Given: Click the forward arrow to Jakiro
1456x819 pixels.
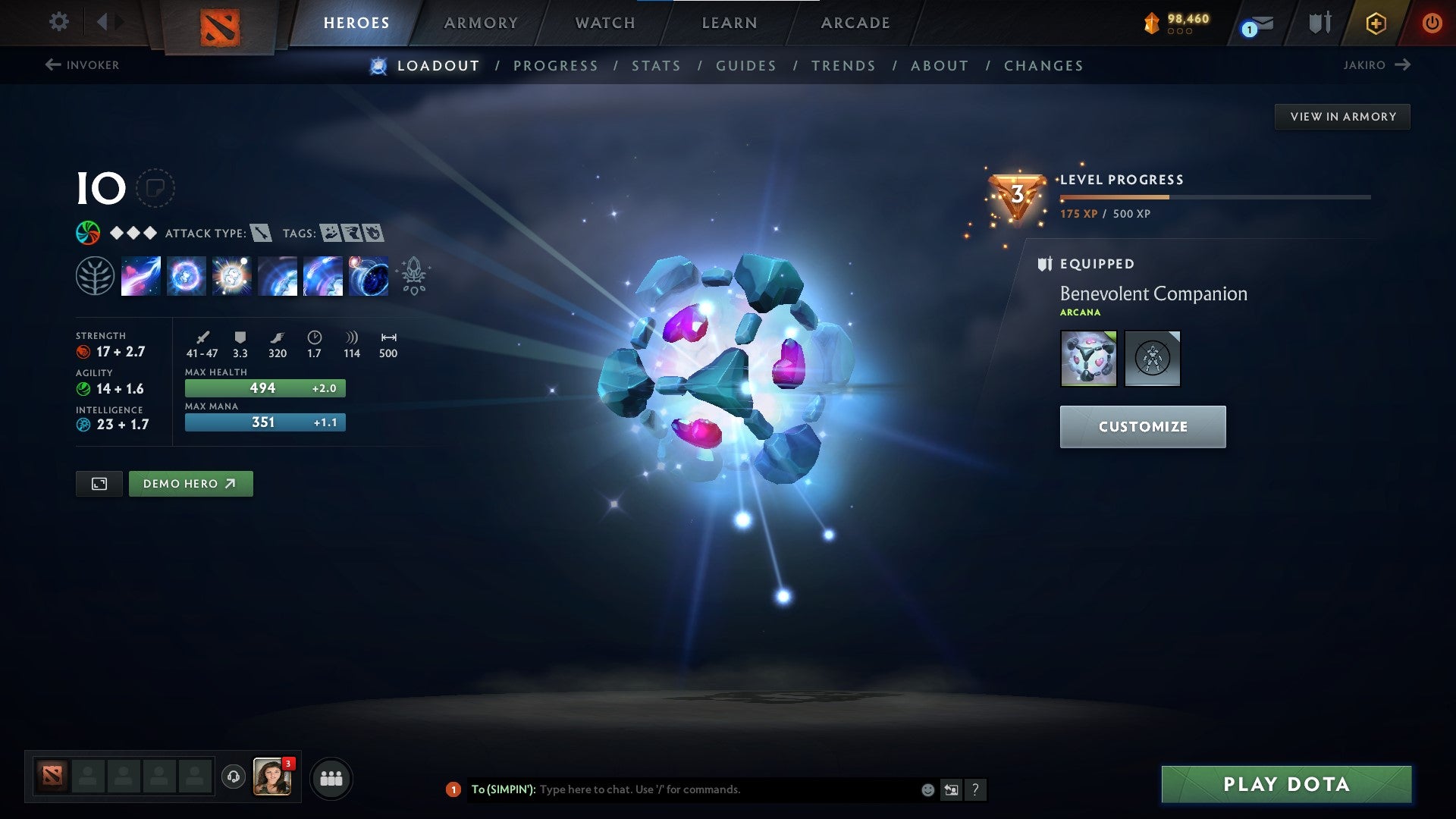Looking at the screenshot, I should click(x=1404, y=65).
